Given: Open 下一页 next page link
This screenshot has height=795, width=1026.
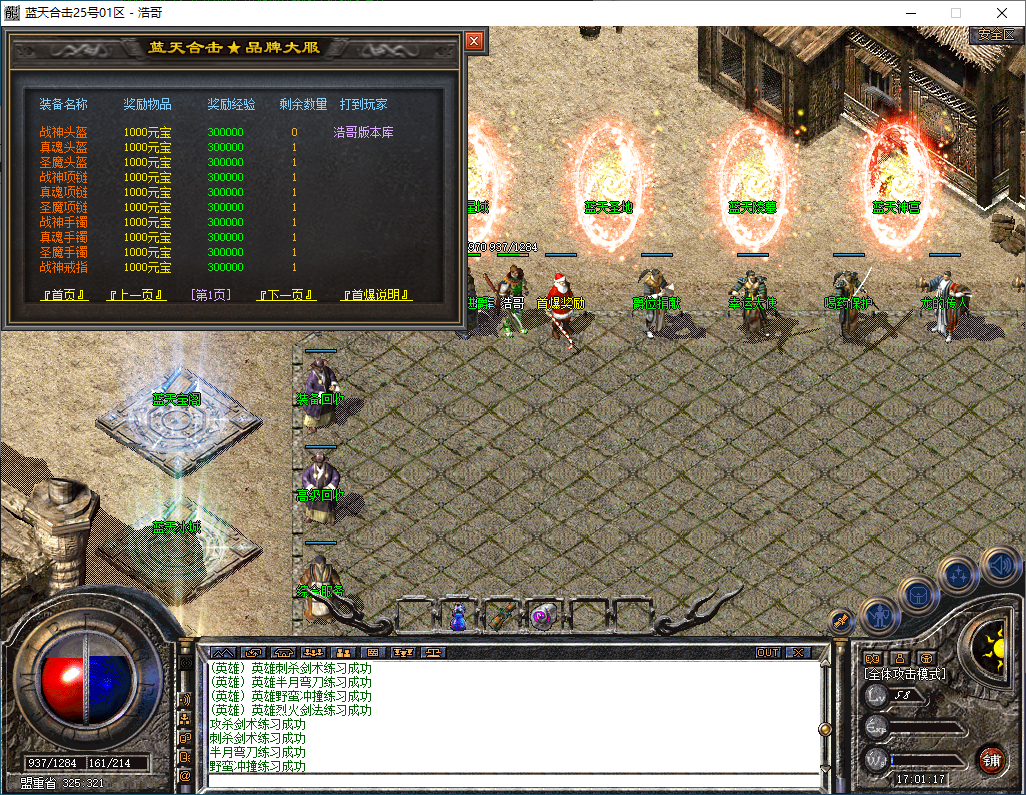Looking at the screenshot, I should [x=287, y=295].
